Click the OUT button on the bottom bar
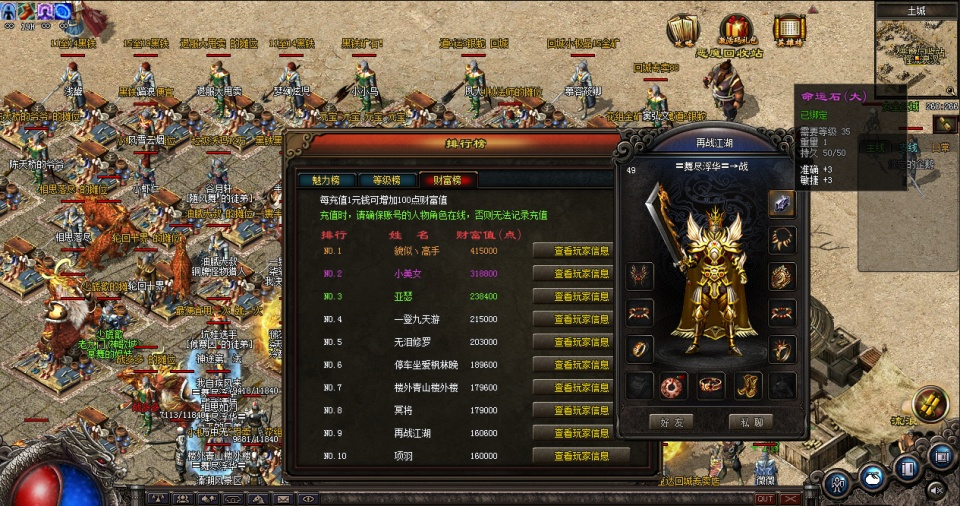Viewport: 960px width, 506px height. (x=765, y=498)
